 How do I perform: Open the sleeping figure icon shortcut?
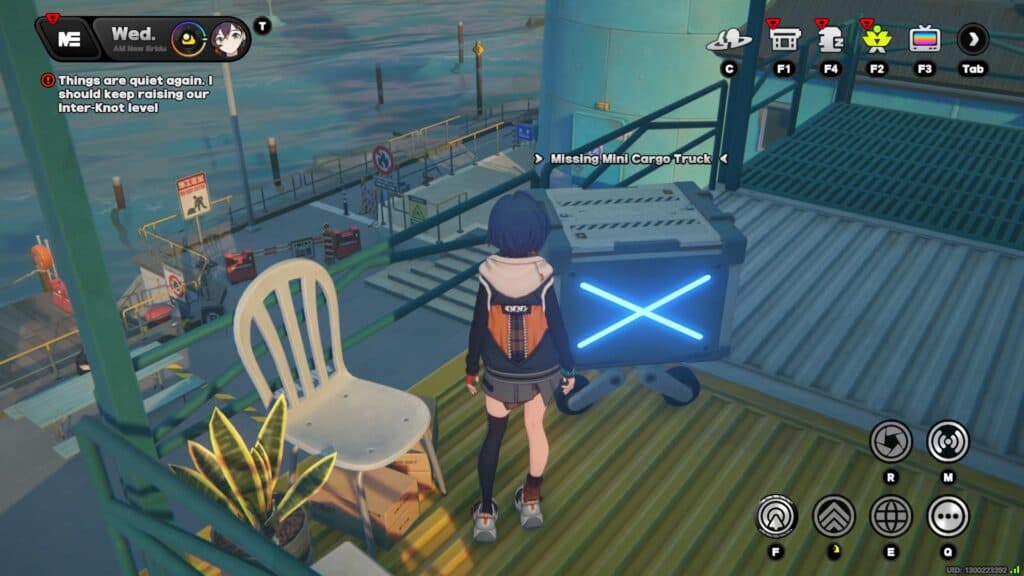coord(830,40)
